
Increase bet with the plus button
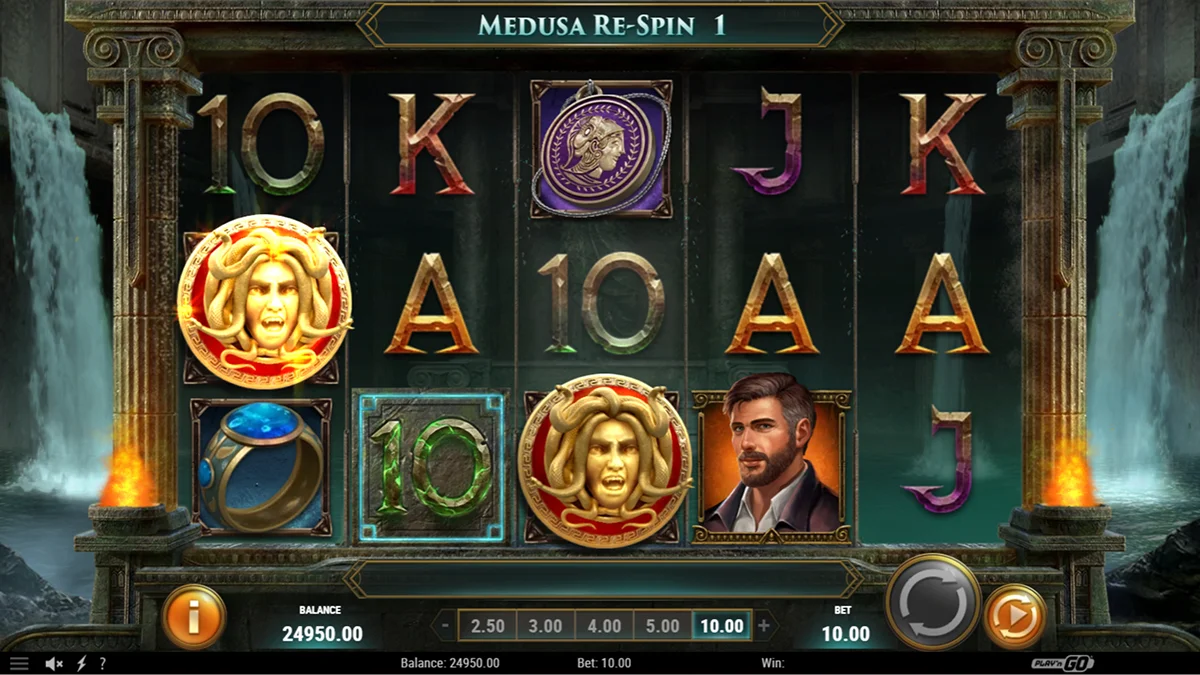[x=765, y=627]
